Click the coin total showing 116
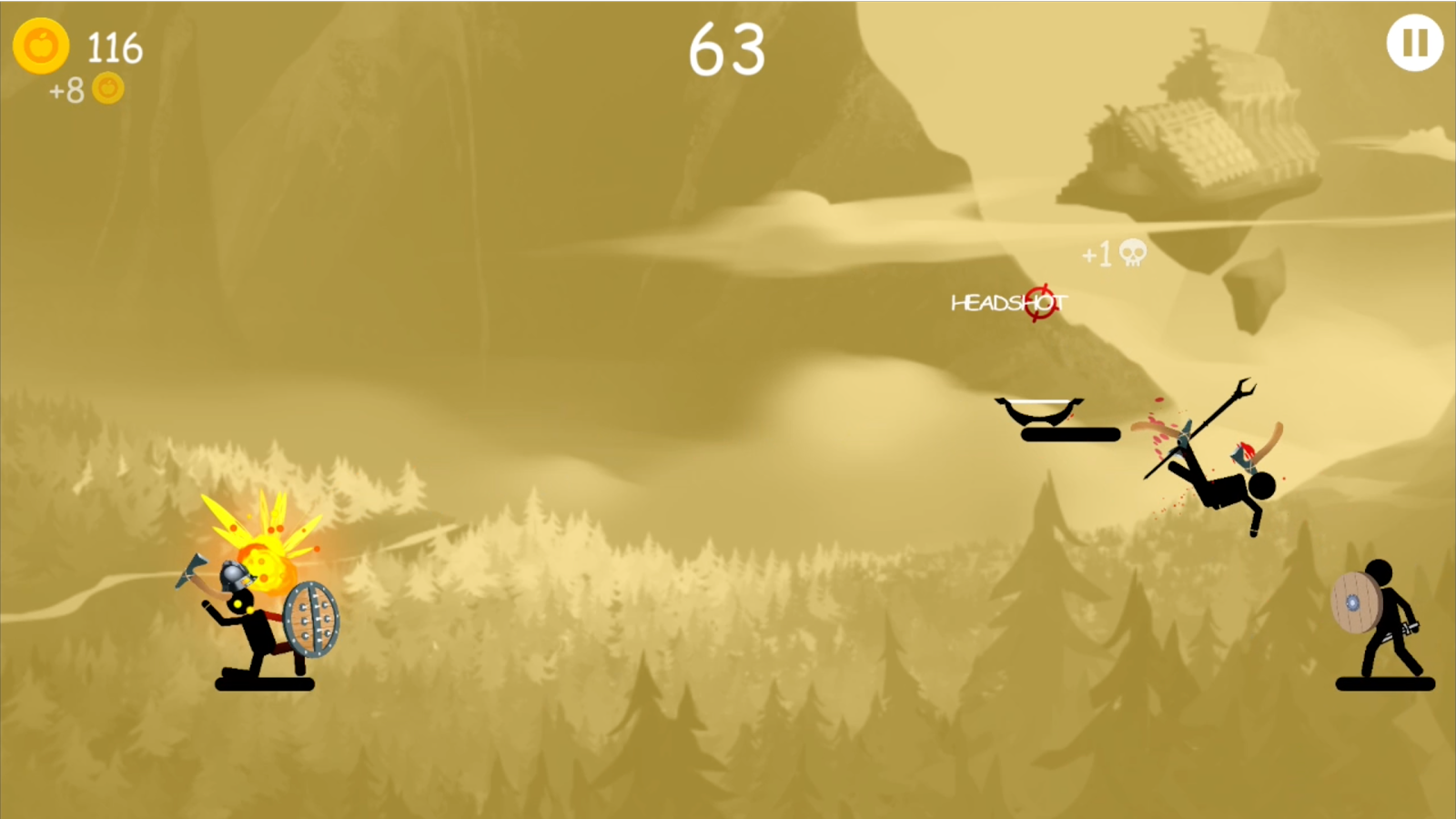 point(113,49)
